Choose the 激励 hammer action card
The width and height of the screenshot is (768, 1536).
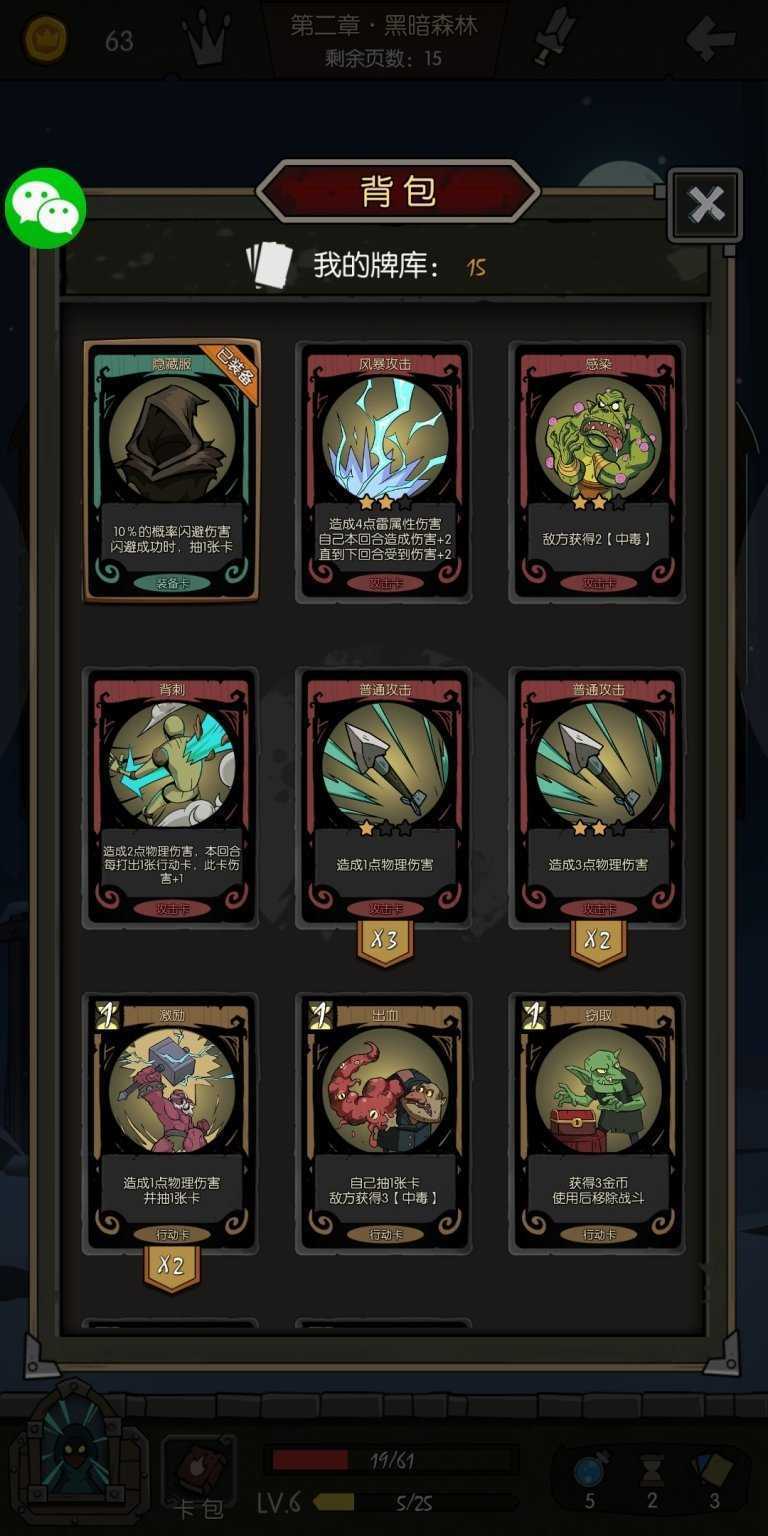pos(172,1122)
